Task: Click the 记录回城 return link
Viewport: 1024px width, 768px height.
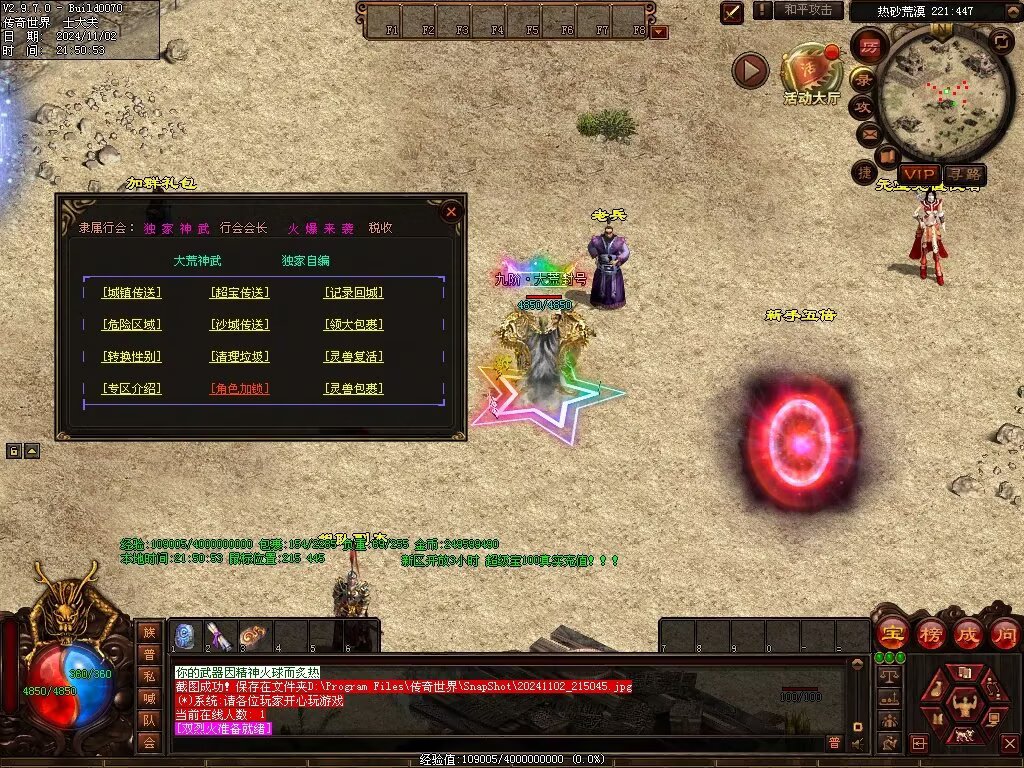Action: click(353, 293)
